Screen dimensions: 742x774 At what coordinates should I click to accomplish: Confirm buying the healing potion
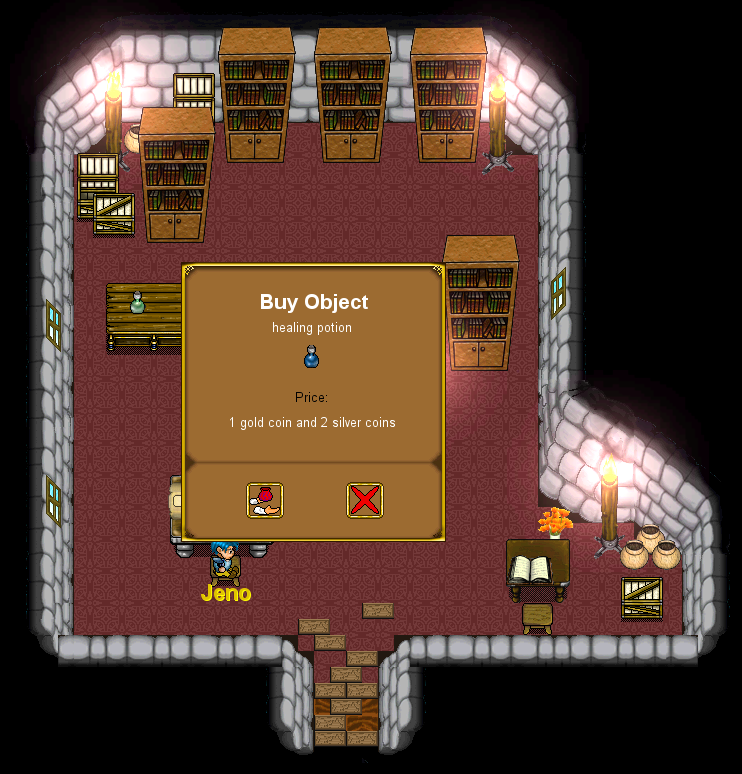tap(265, 500)
